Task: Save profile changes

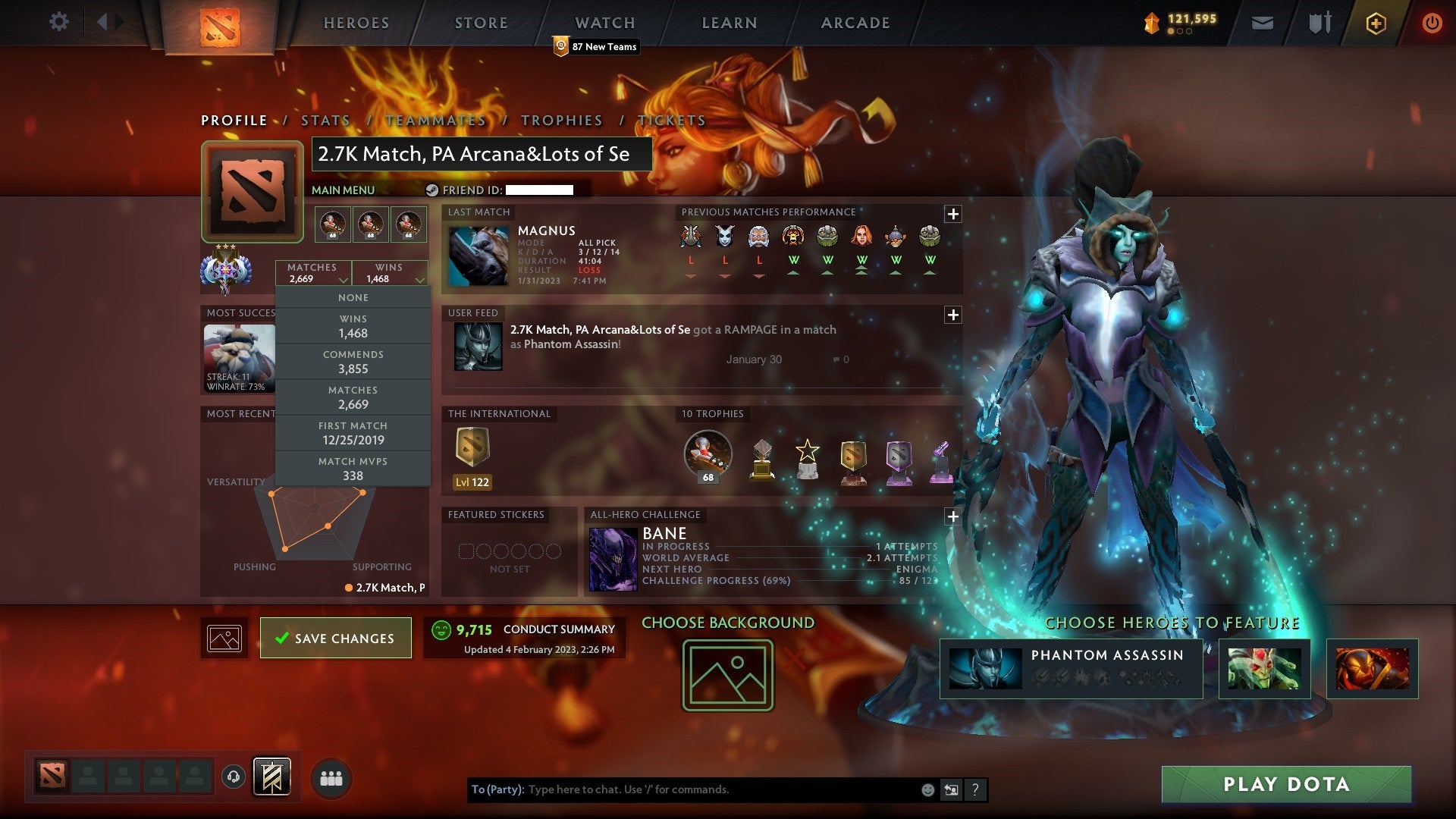Action: (335, 638)
